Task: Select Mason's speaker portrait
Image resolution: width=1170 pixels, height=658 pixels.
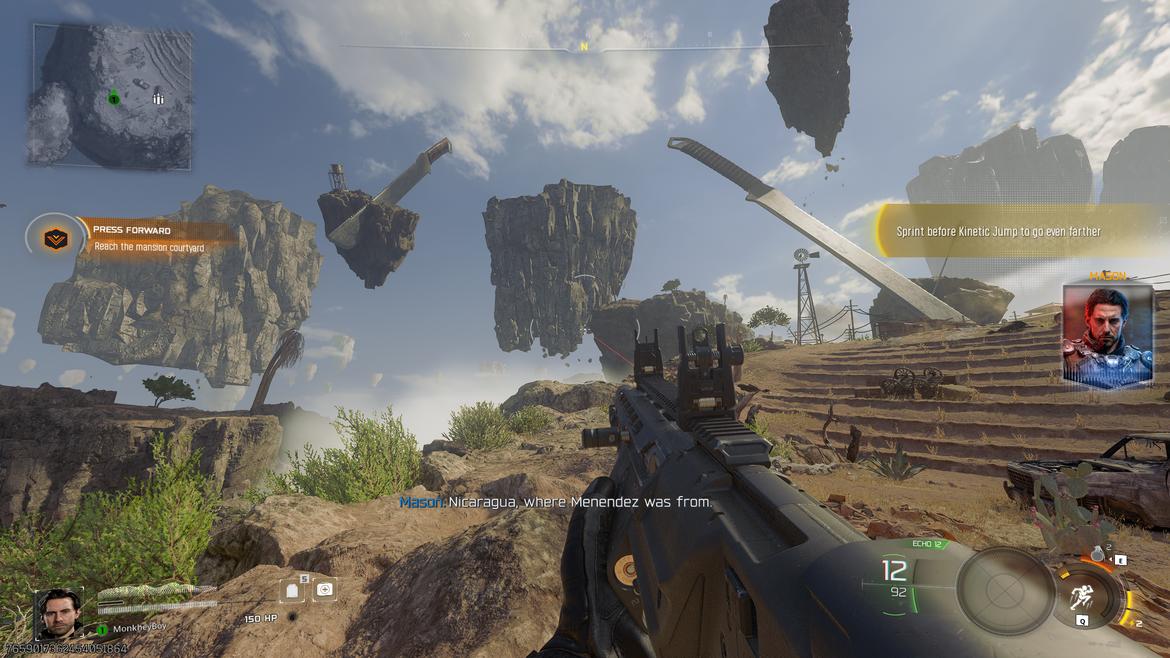Action: [1107, 336]
